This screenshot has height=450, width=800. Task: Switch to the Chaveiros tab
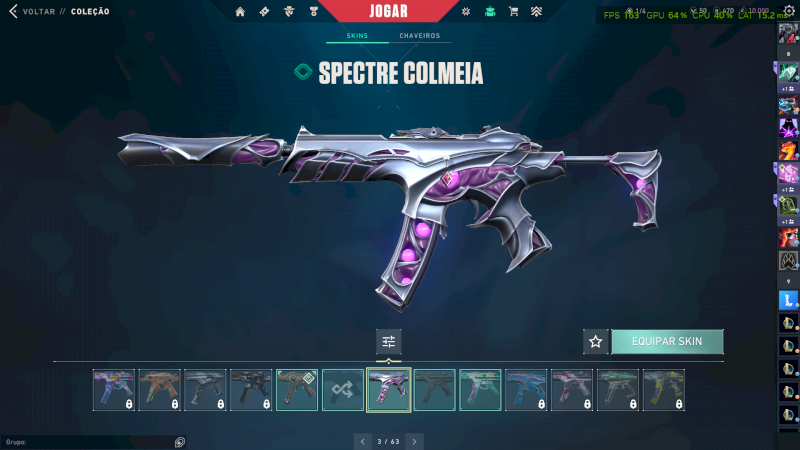pyautogui.click(x=419, y=36)
